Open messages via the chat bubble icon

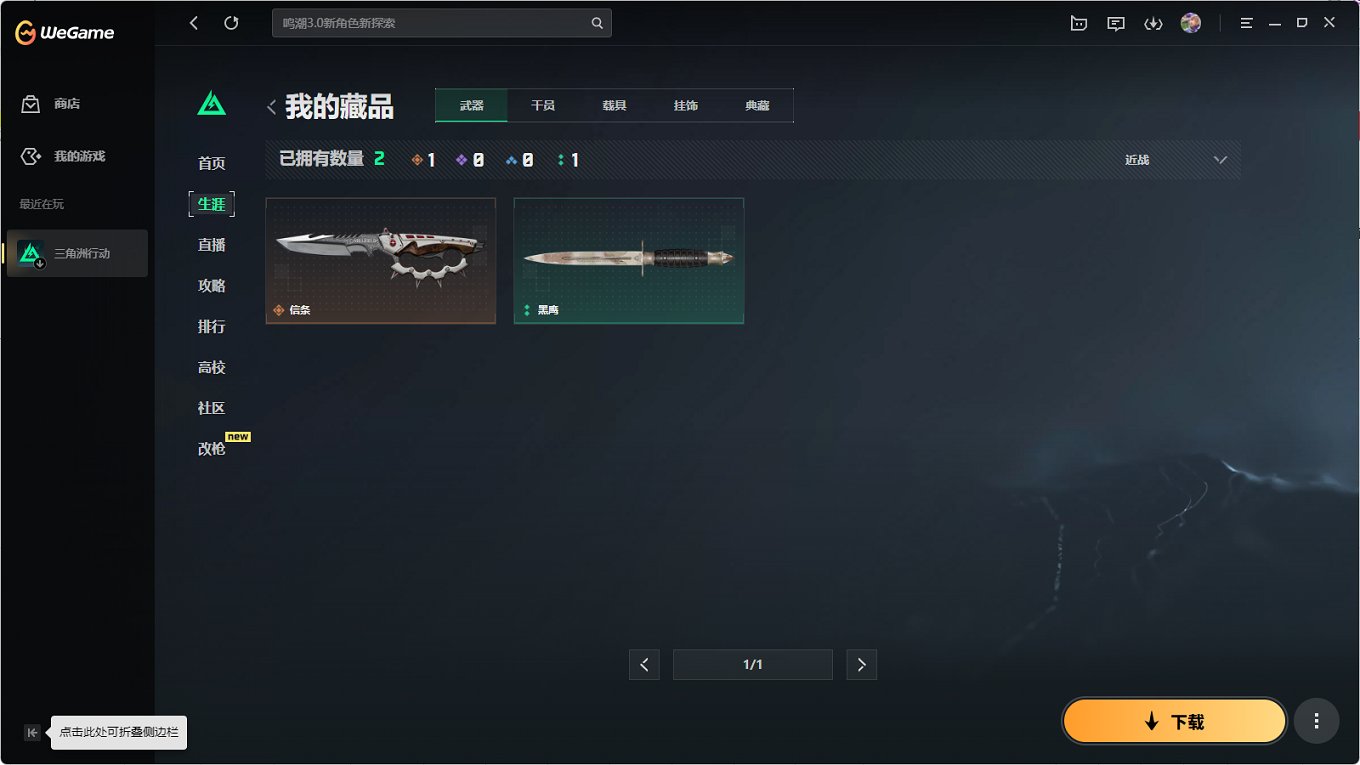[x=1115, y=22]
